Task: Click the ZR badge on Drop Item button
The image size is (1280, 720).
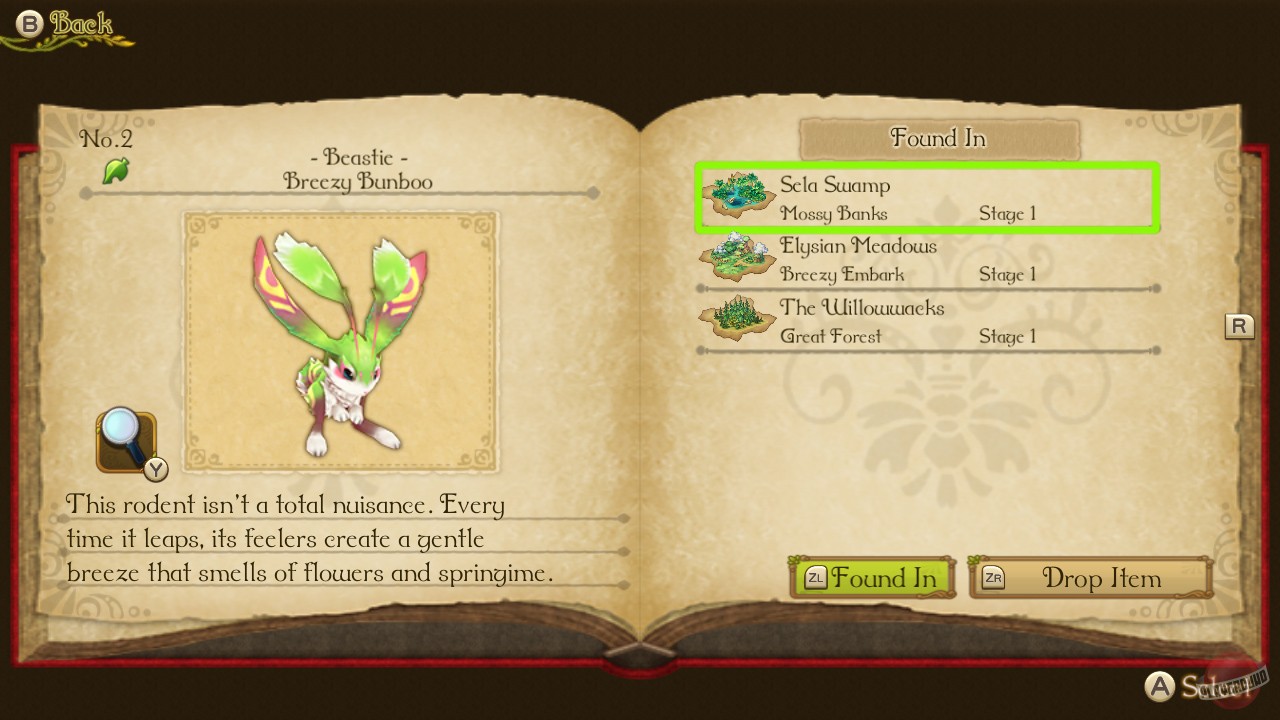Action: coord(992,578)
